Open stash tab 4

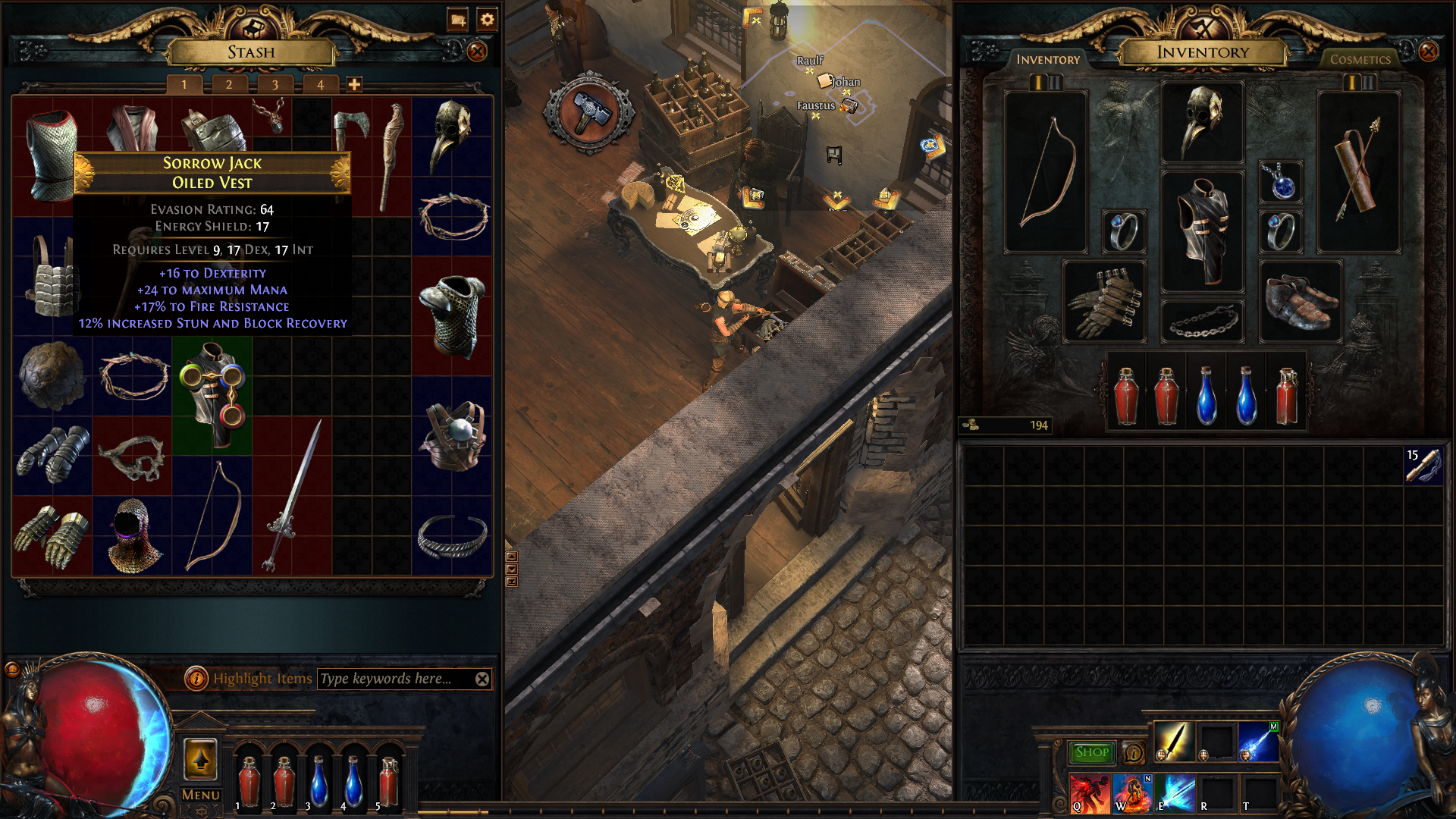[320, 85]
